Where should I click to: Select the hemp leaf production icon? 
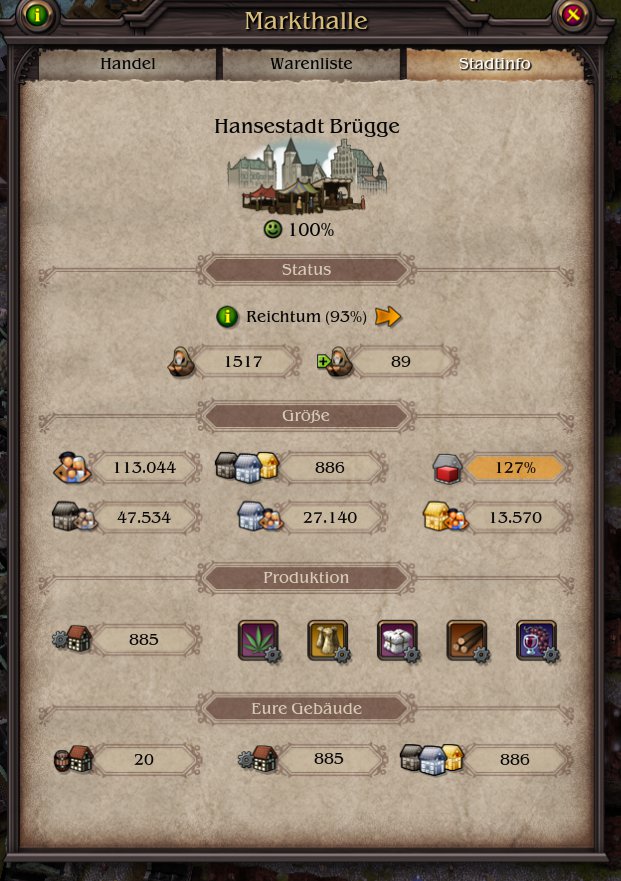pyautogui.click(x=258, y=639)
